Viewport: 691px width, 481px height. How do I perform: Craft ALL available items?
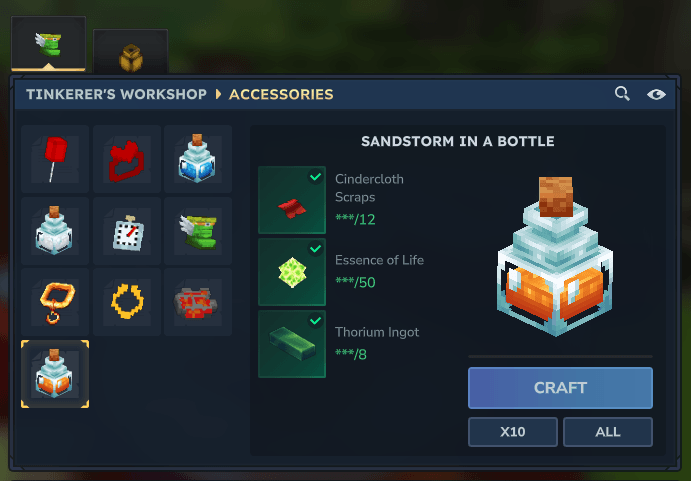coord(607,432)
